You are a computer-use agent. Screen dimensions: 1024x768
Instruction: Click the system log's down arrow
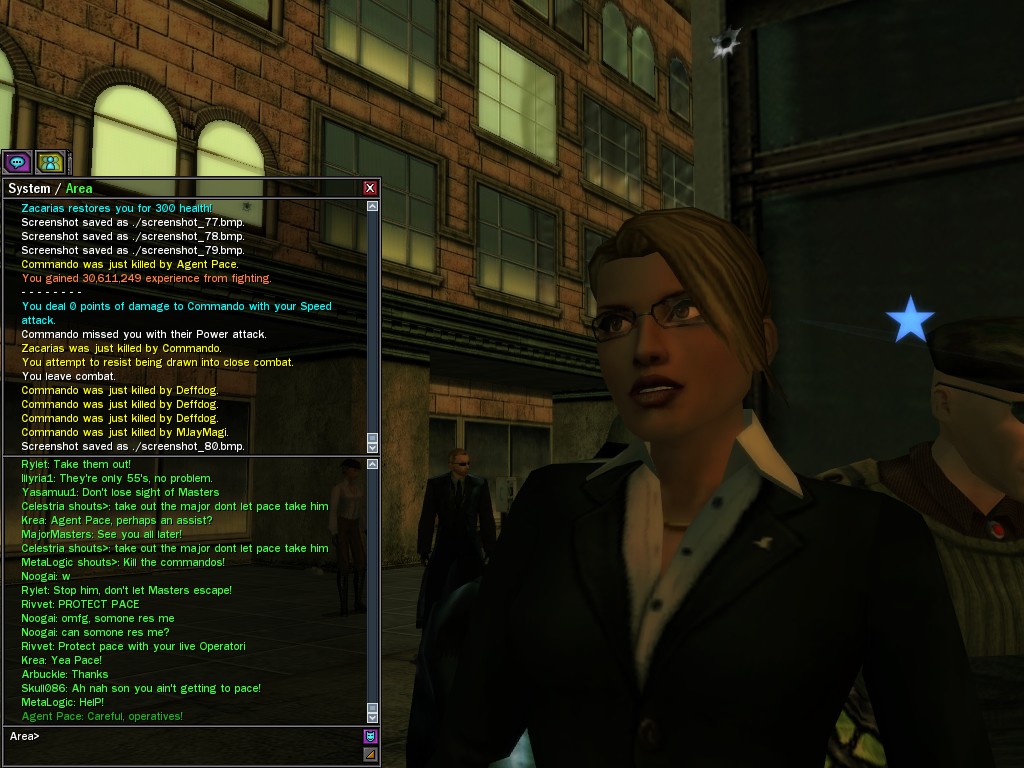[x=373, y=447]
